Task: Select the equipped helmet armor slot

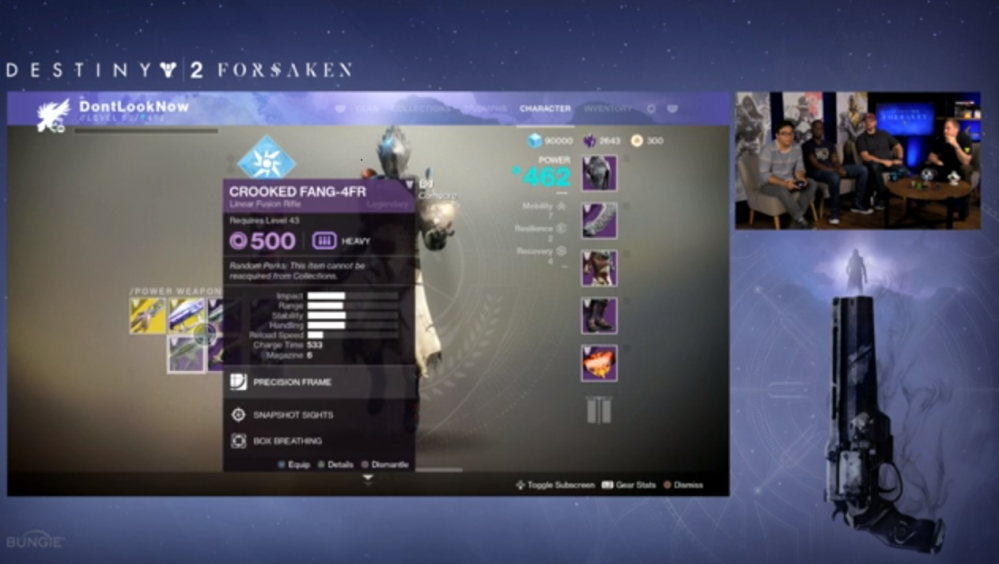Action: (x=599, y=173)
